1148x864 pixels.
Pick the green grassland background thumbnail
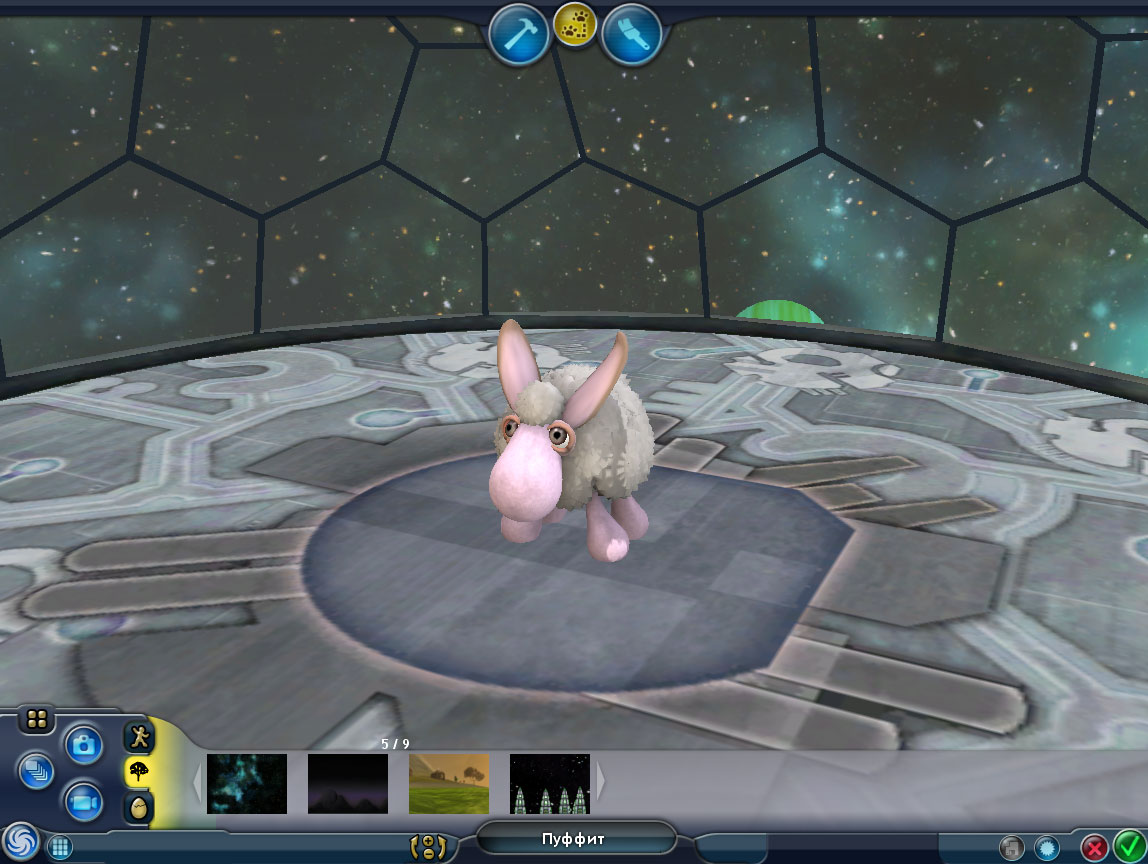click(449, 783)
